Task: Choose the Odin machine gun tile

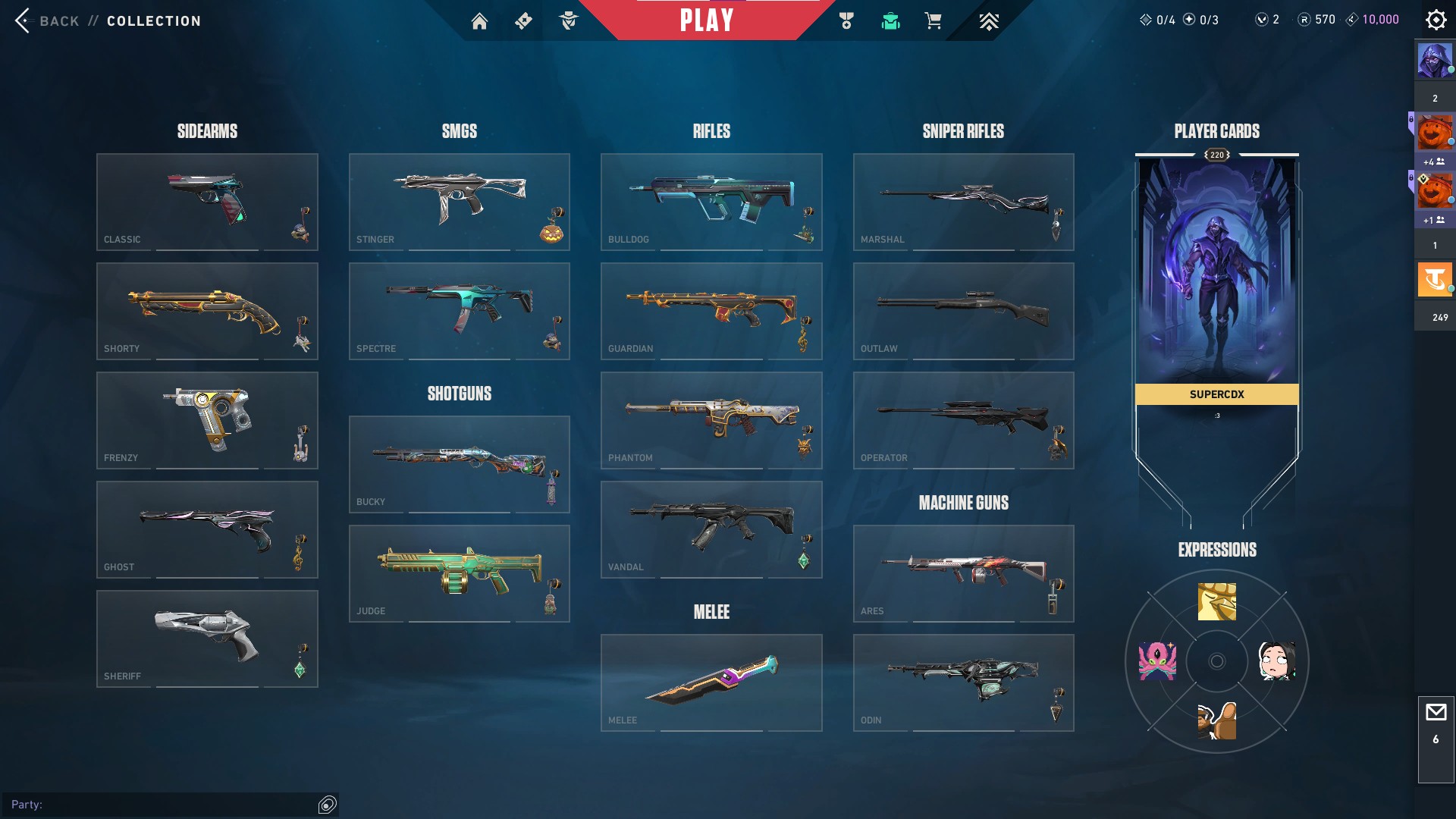Action: pyautogui.click(x=963, y=682)
